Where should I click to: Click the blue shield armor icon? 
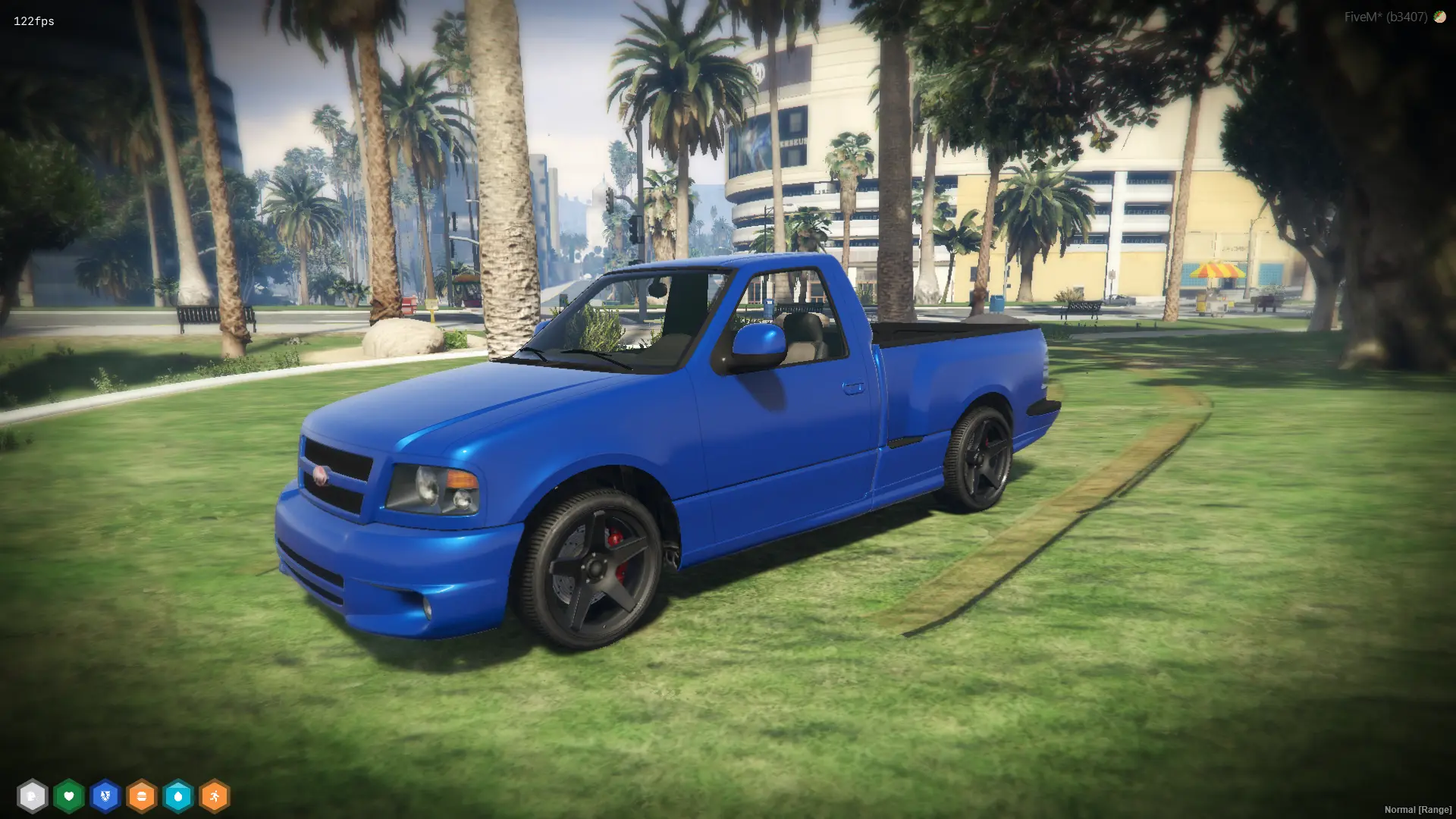(105, 796)
